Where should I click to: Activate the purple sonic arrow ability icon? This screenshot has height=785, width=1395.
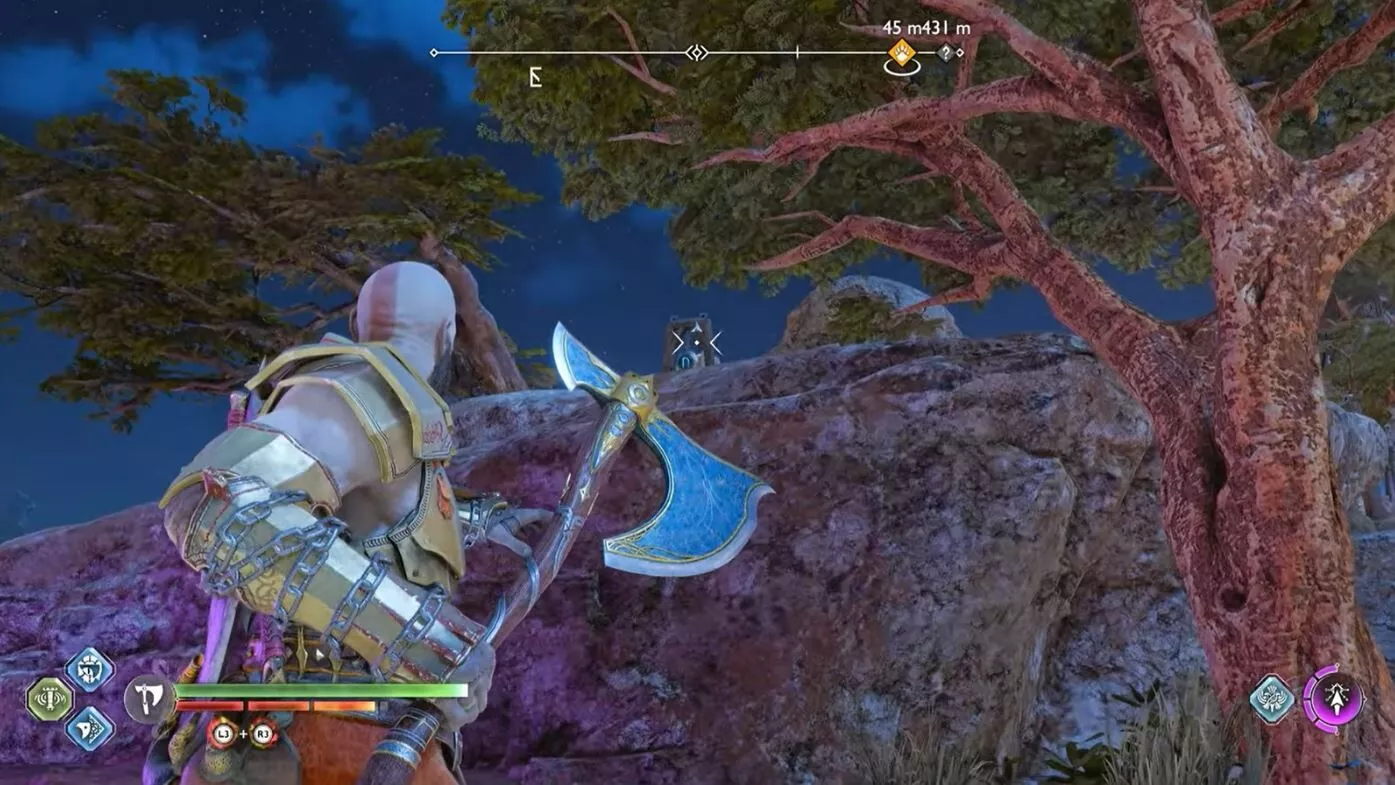(x=1337, y=701)
